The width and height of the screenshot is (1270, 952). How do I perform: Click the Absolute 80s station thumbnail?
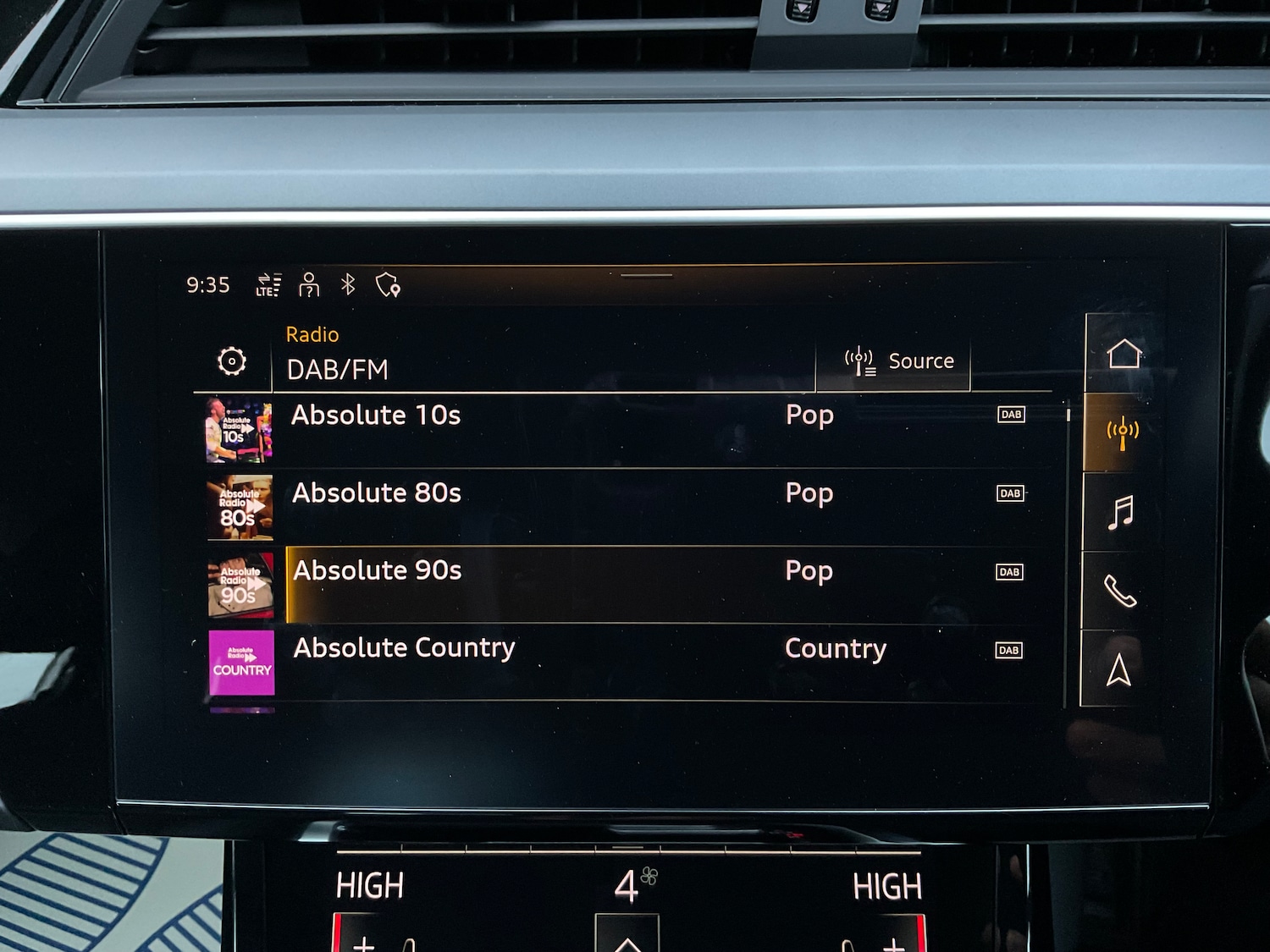(240, 507)
